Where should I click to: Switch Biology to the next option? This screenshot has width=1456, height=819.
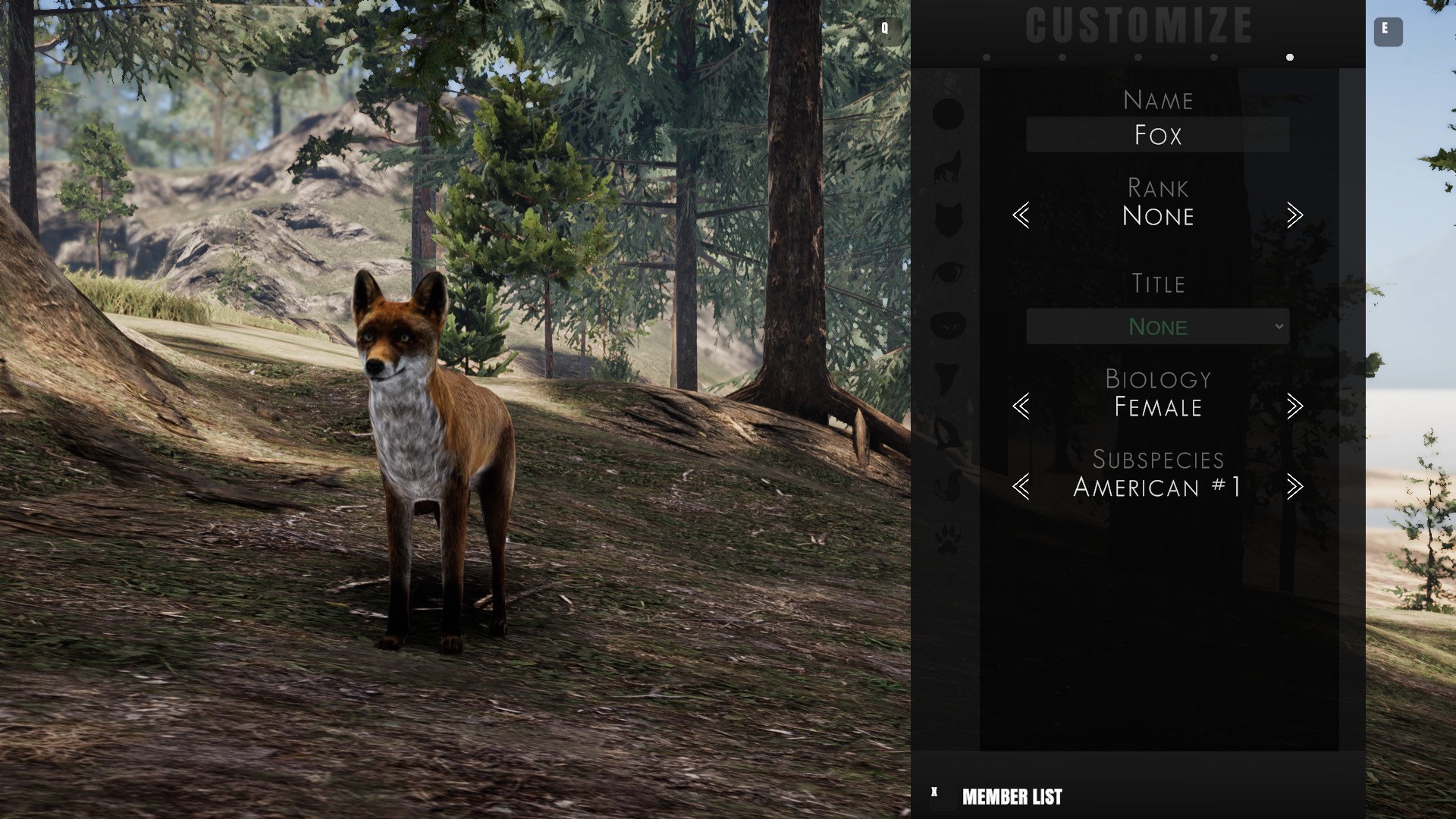1294,406
